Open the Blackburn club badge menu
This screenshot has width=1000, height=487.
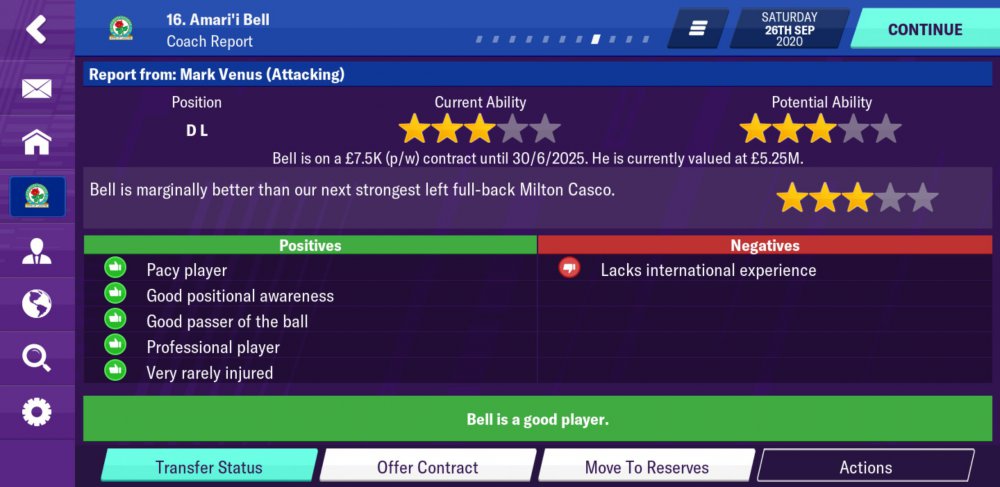coord(37,196)
